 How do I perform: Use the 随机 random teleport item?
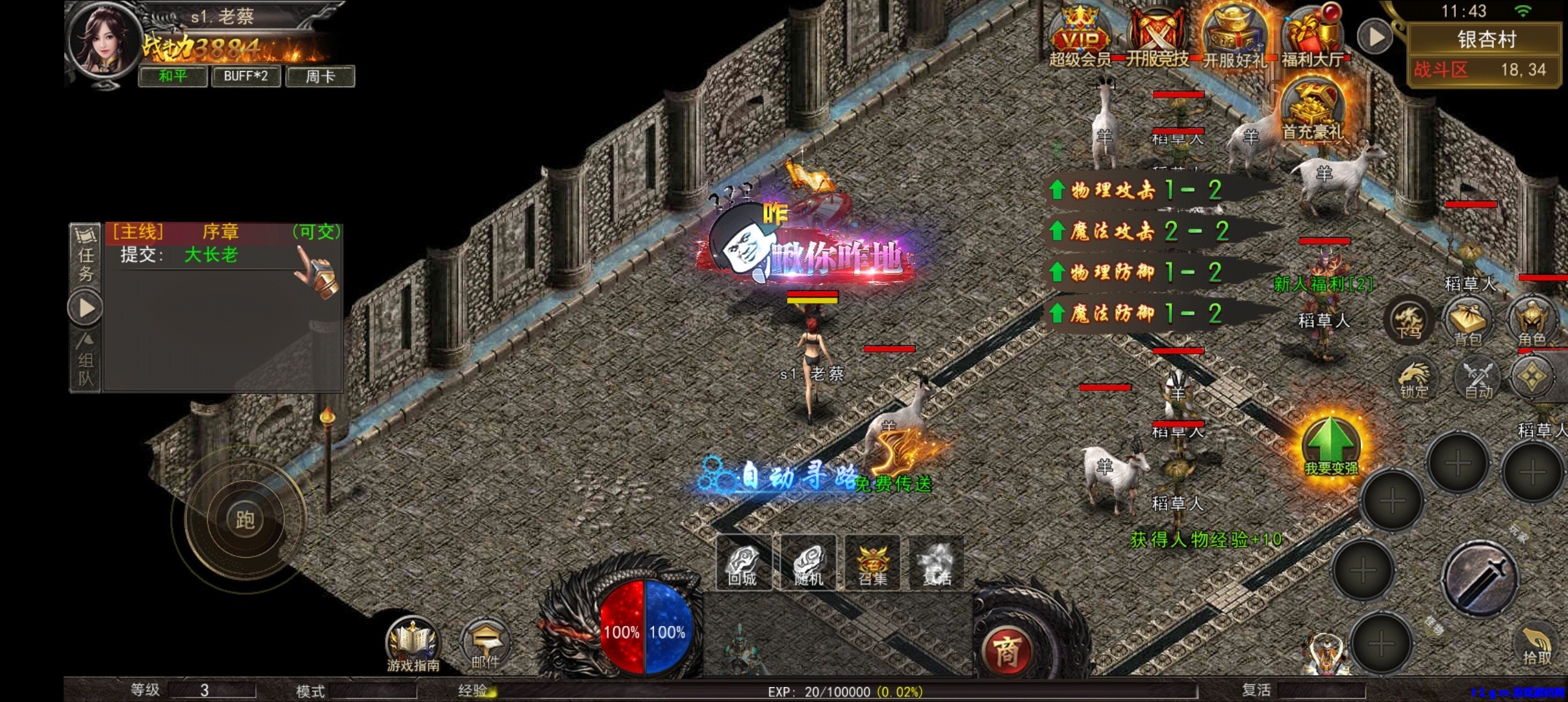[808, 563]
